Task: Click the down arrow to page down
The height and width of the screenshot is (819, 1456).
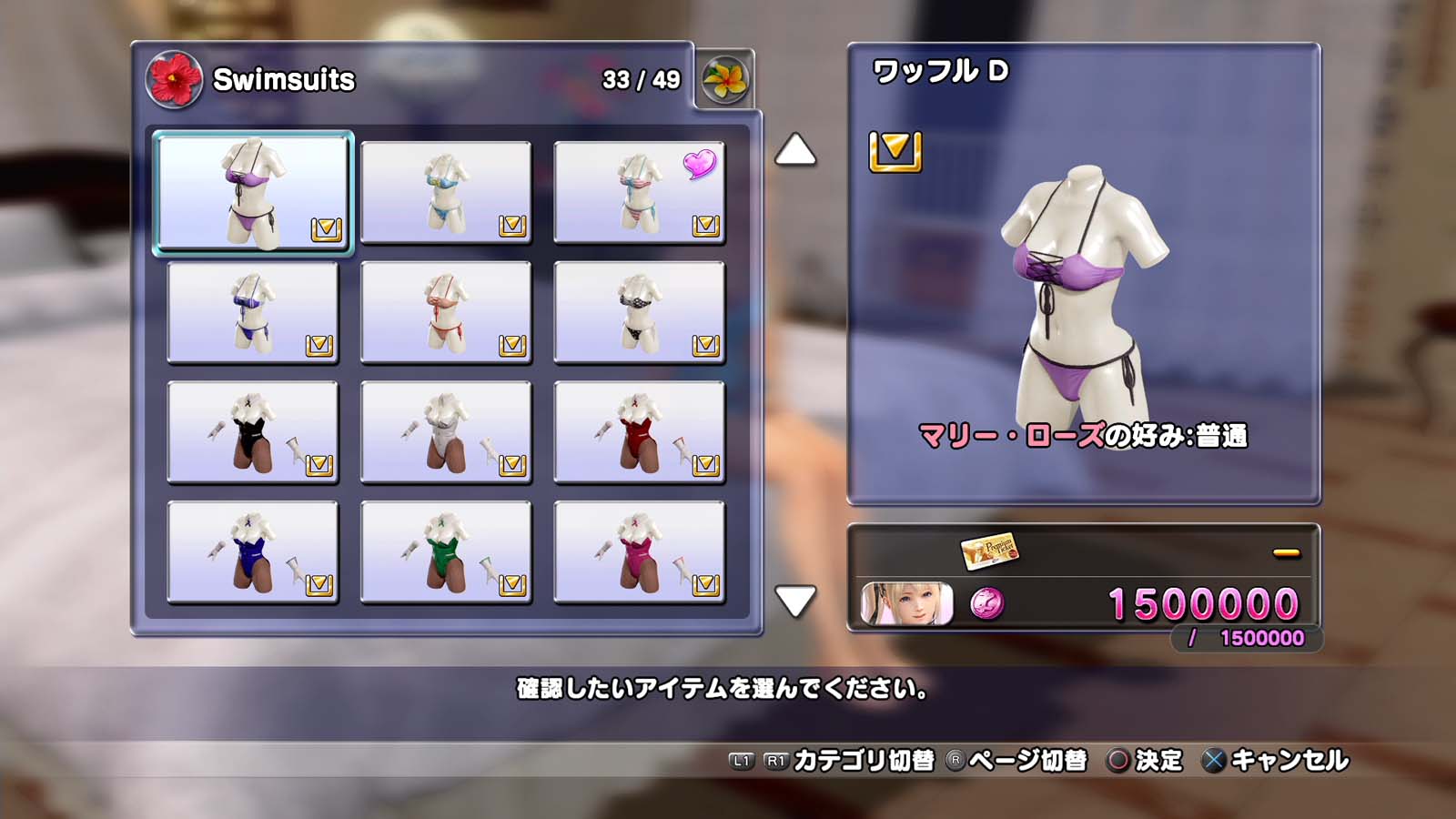Action: point(794,601)
